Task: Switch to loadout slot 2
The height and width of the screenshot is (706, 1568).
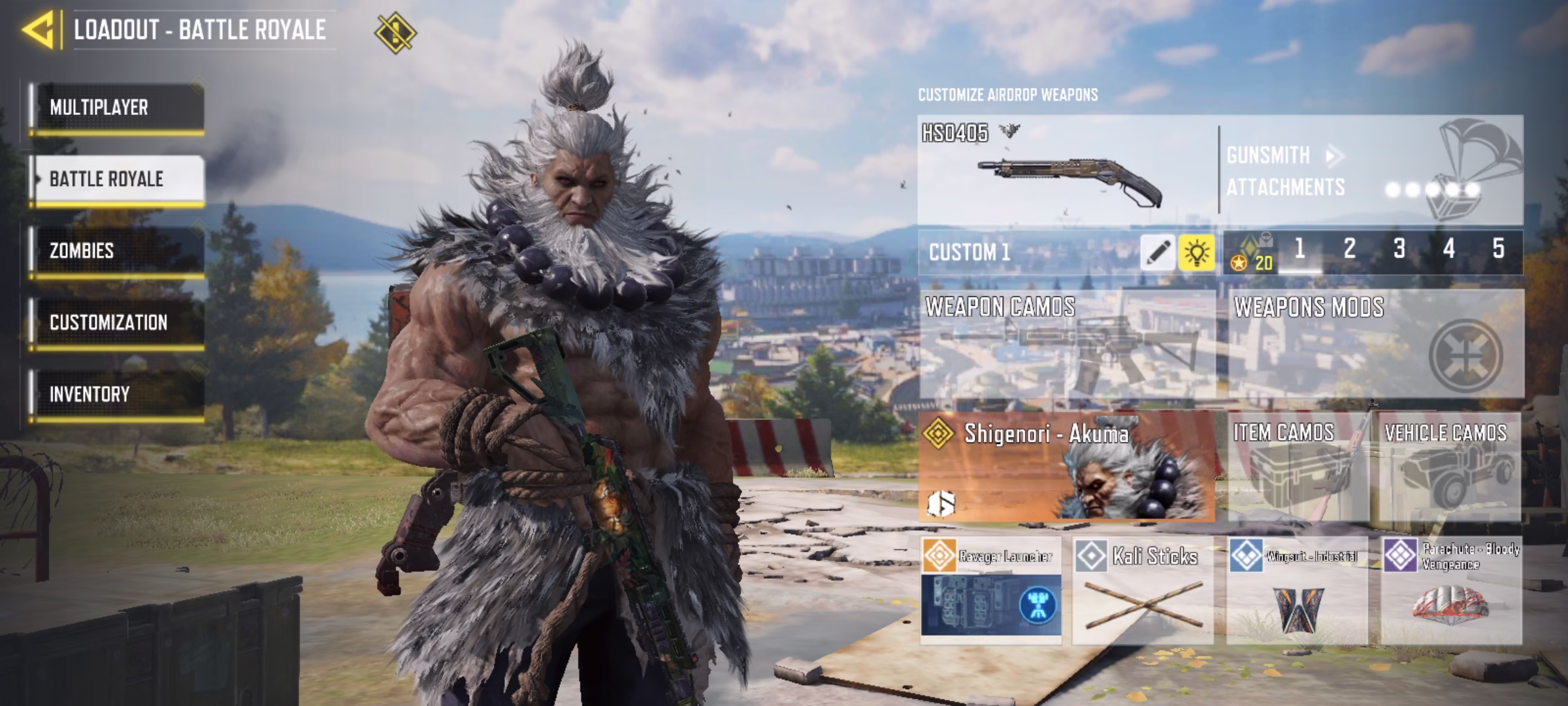Action: [x=1349, y=249]
